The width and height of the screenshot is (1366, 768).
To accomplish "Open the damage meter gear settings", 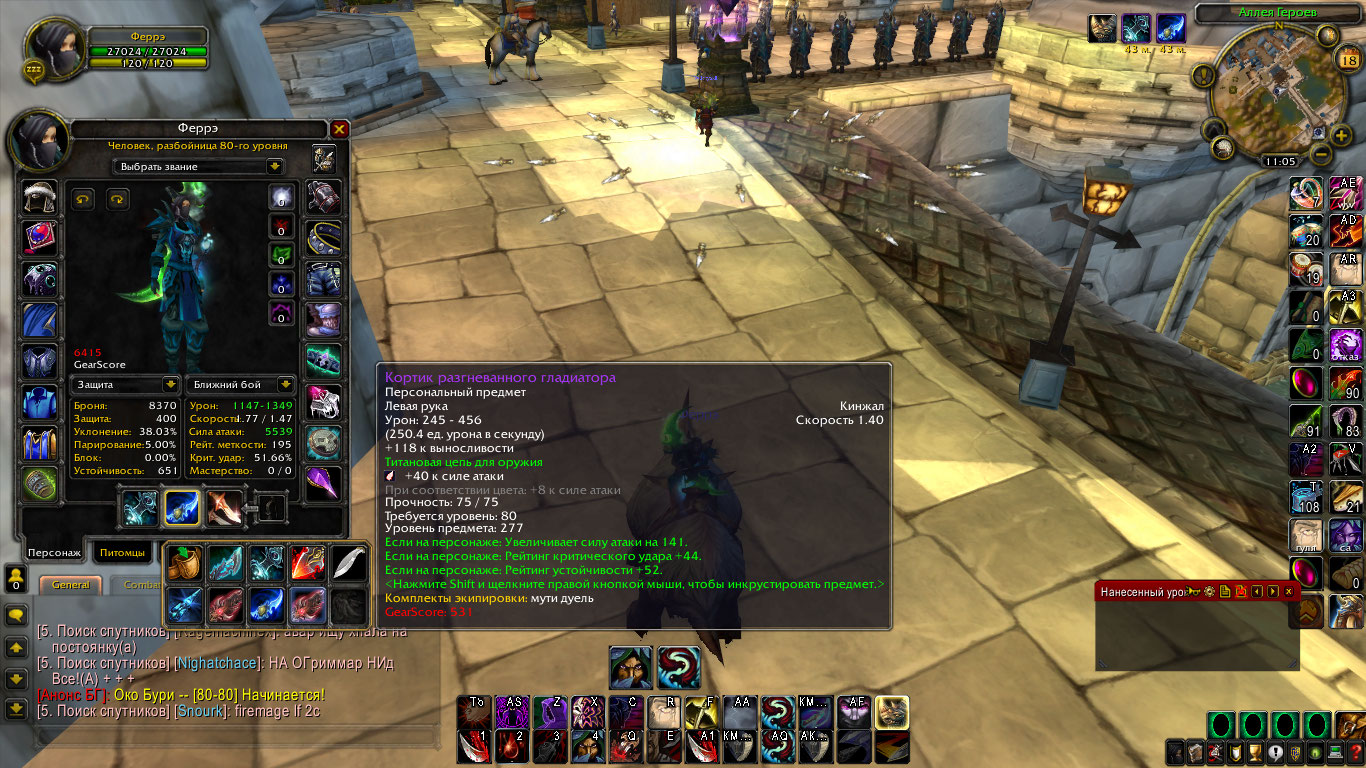I will pyautogui.click(x=1208, y=592).
